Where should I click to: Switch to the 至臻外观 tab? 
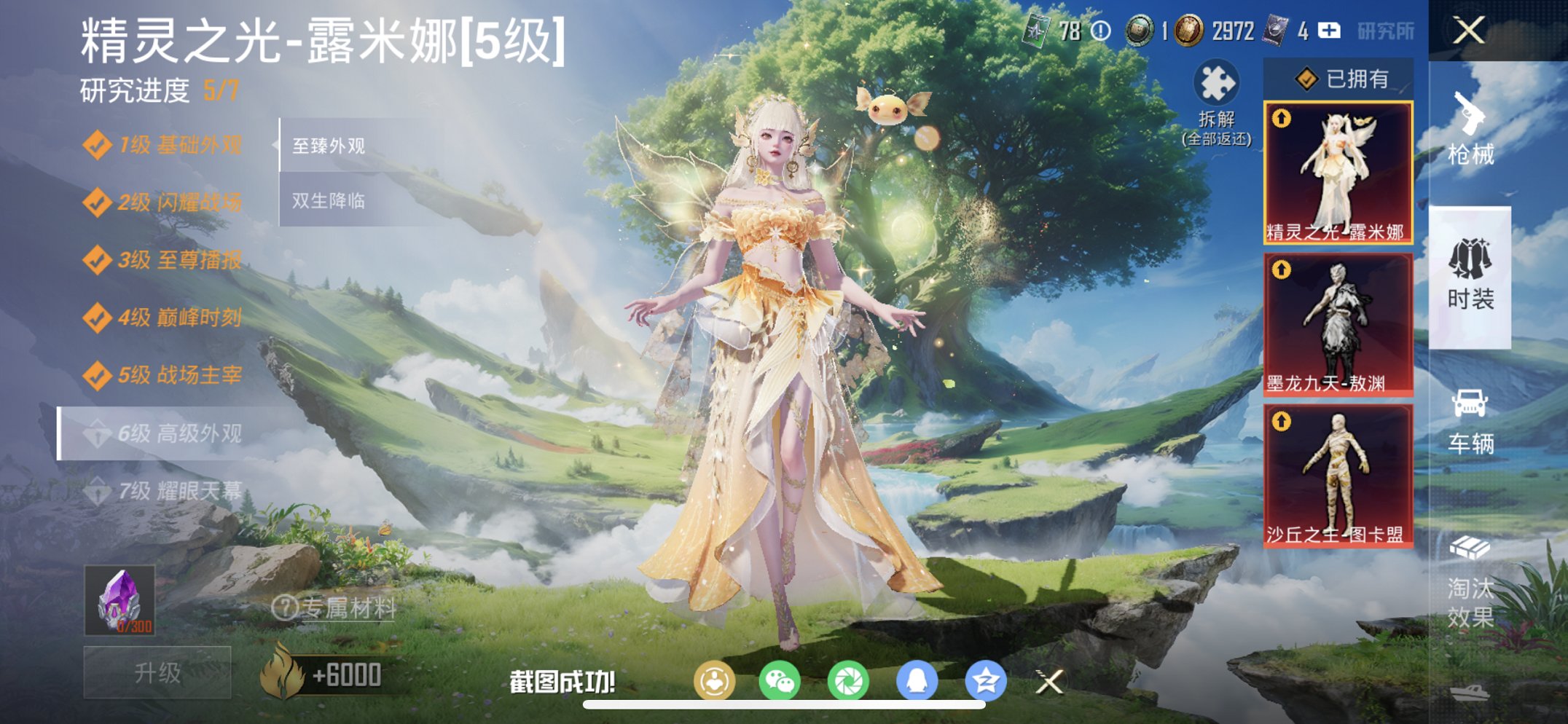click(x=329, y=146)
